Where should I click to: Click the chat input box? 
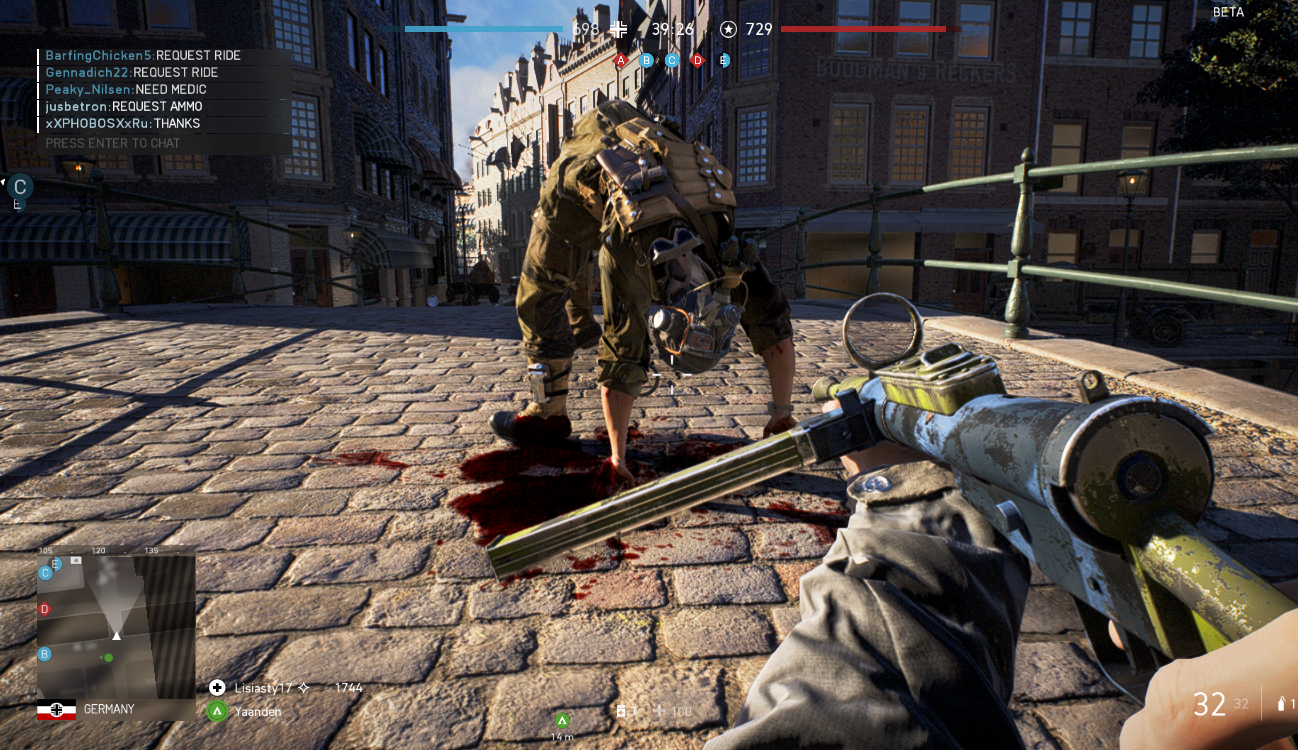[x=165, y=143]
